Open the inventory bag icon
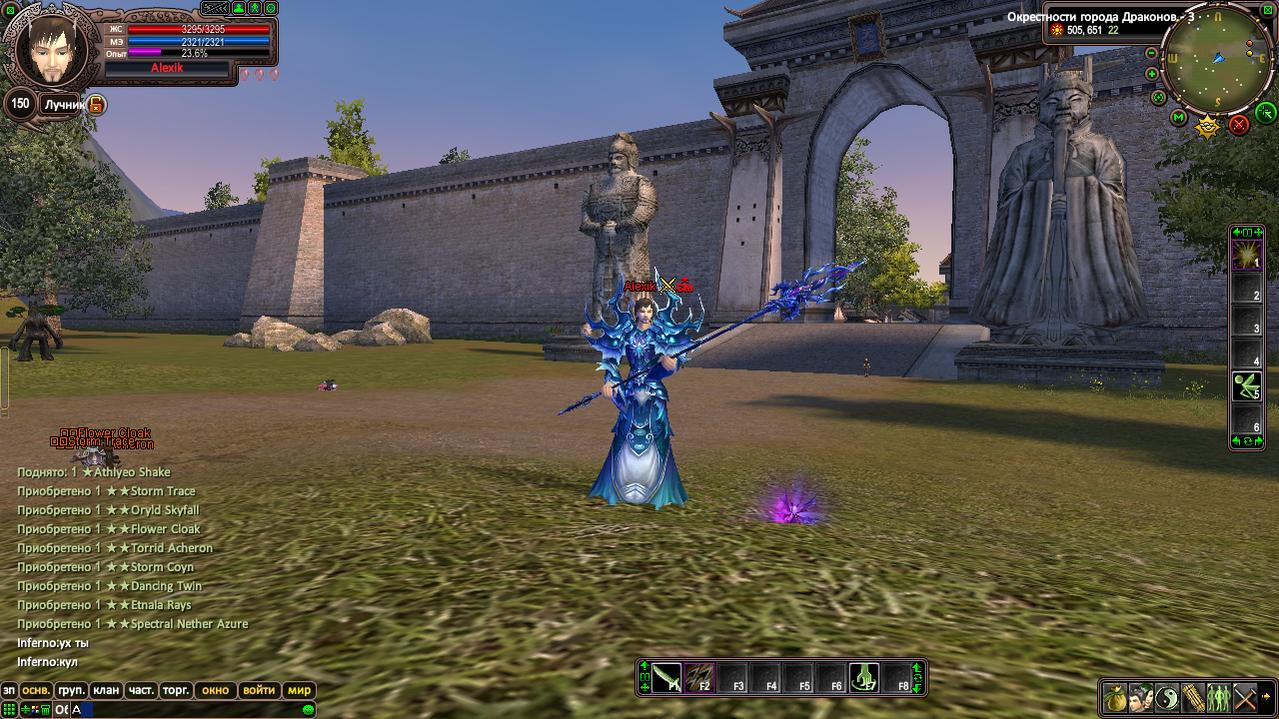This screenshot has height=719, width=1279. pyautogui.click(x=1114, y=696)
